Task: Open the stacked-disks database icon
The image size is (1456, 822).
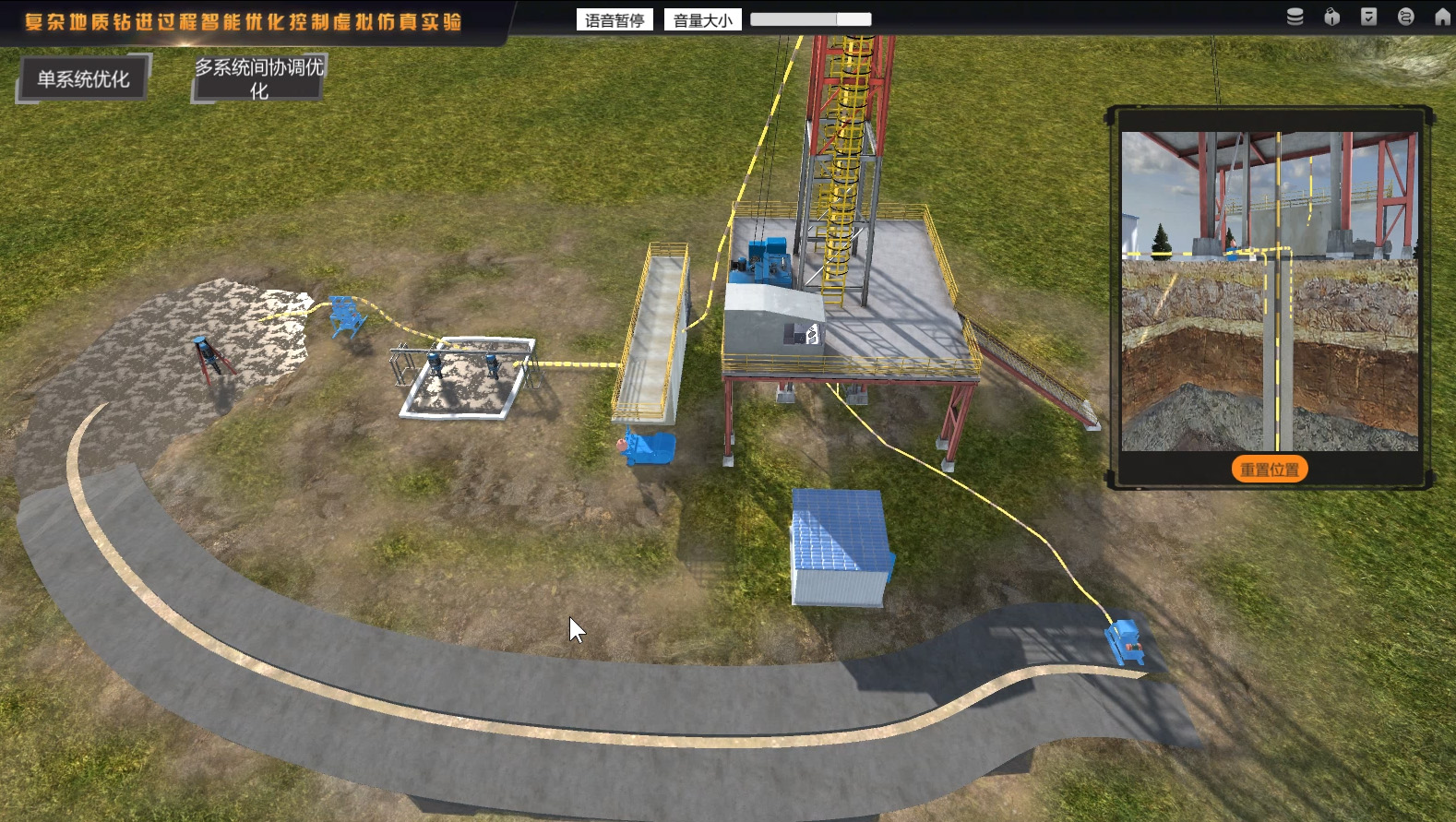Action: (1295, 17)
